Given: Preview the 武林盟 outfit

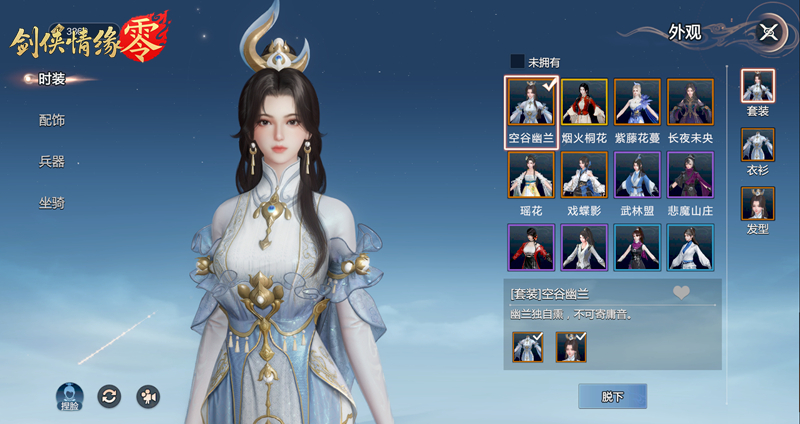Looking at the screenshot, I should coord(637,175).
